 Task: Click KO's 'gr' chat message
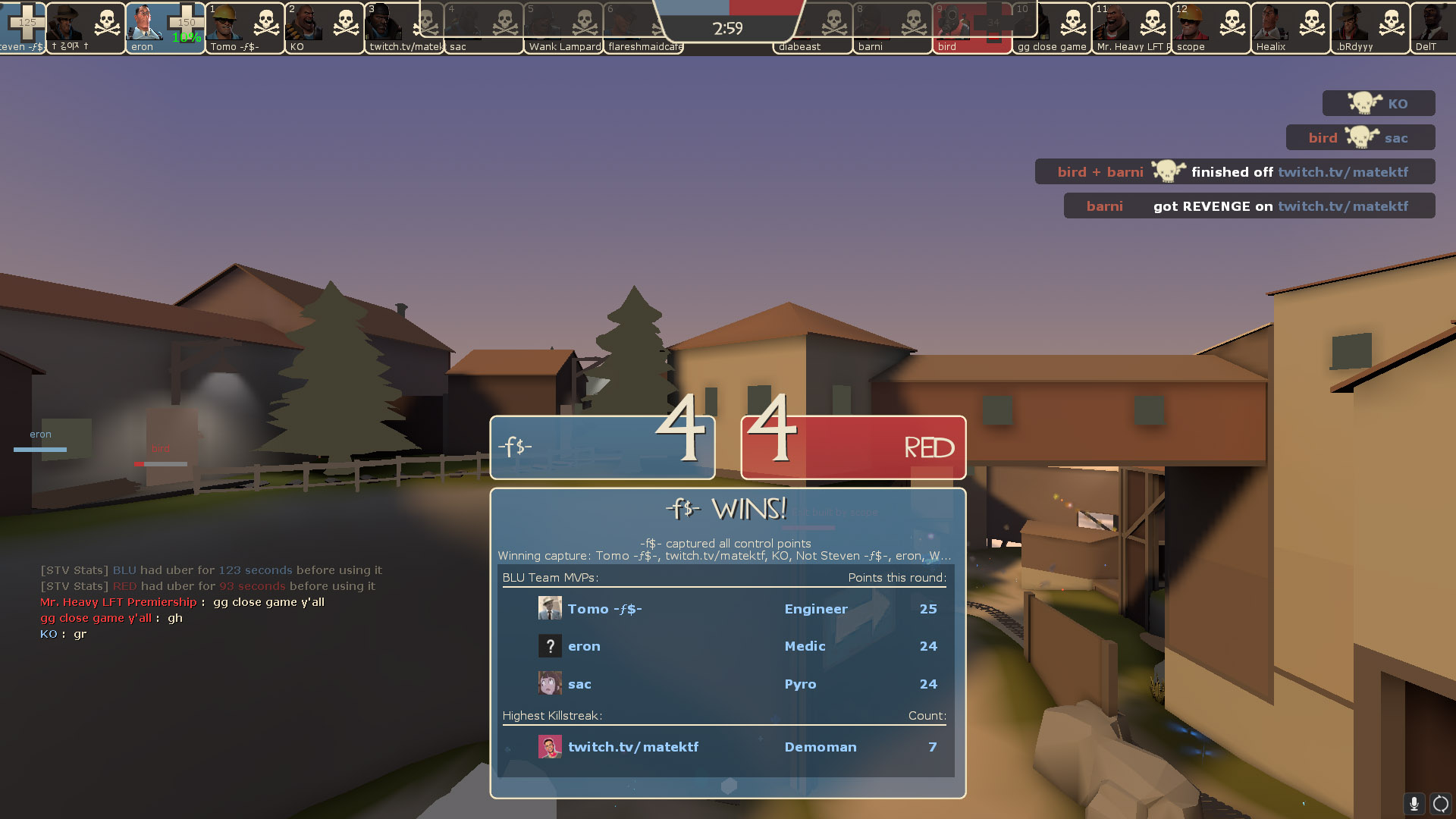click(64, 634)
